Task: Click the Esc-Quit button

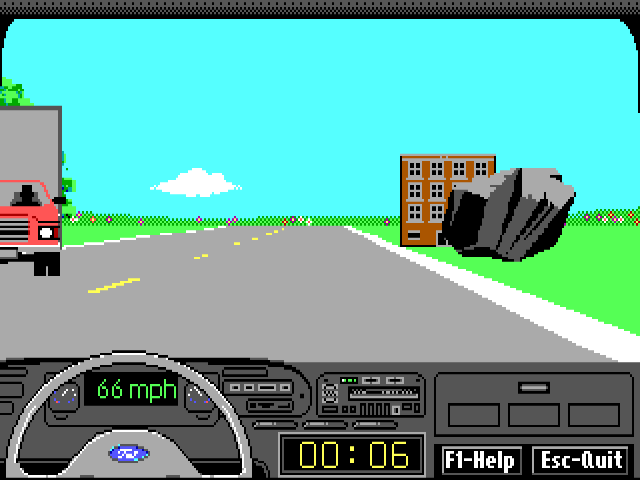Action: (580, 460)
